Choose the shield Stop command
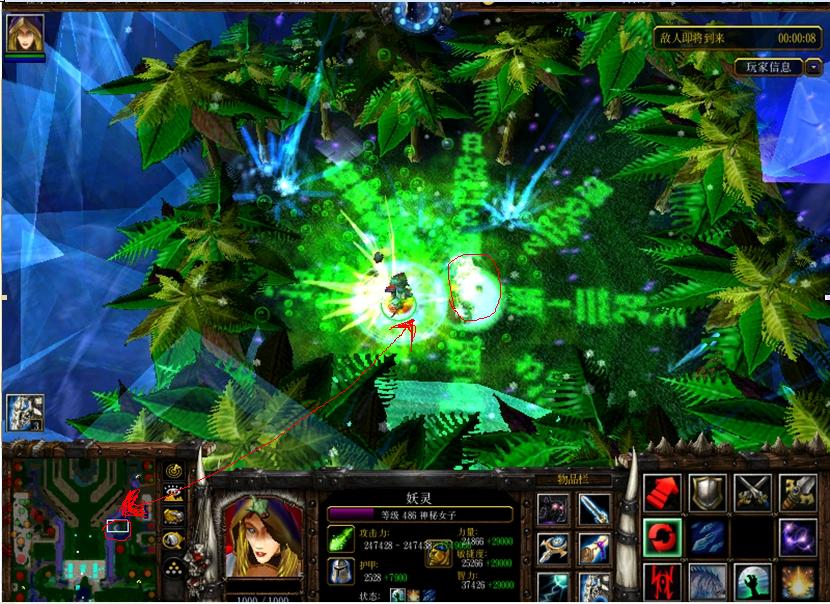830x604 pixels. tap(707, 492)
